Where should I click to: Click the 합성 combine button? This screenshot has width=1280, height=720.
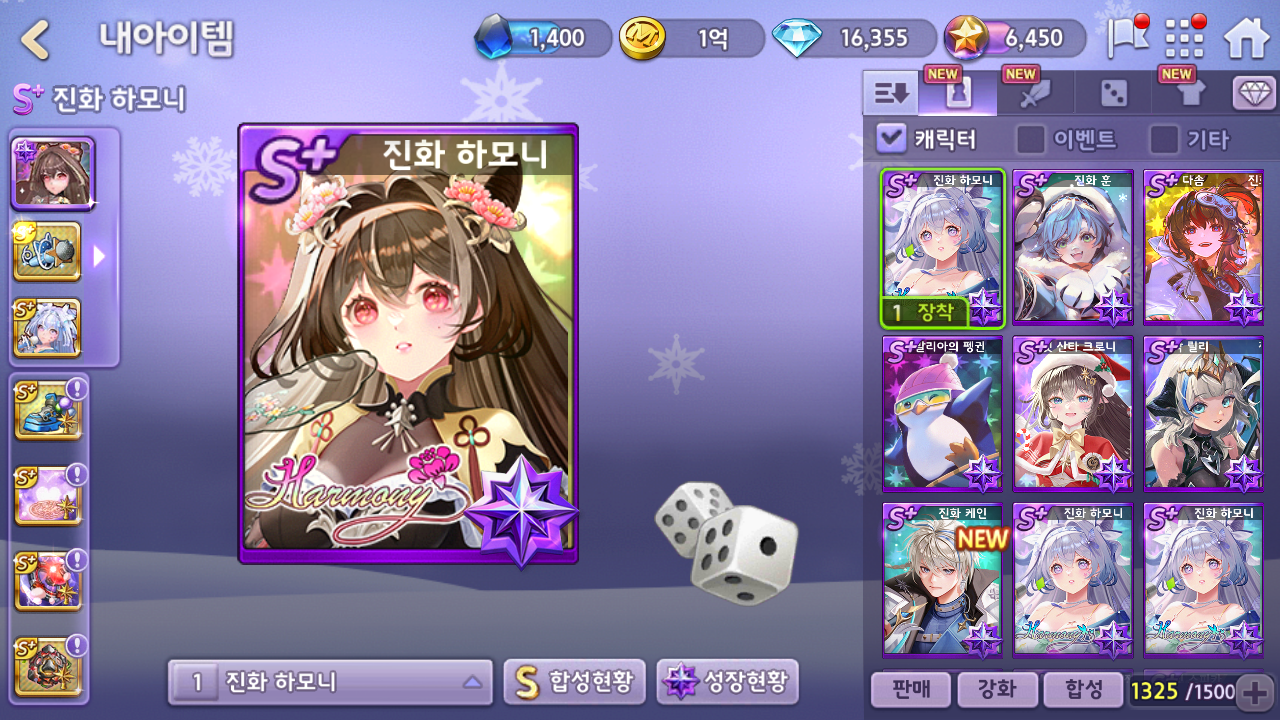pyautogui.click(x=1083, y=690)
